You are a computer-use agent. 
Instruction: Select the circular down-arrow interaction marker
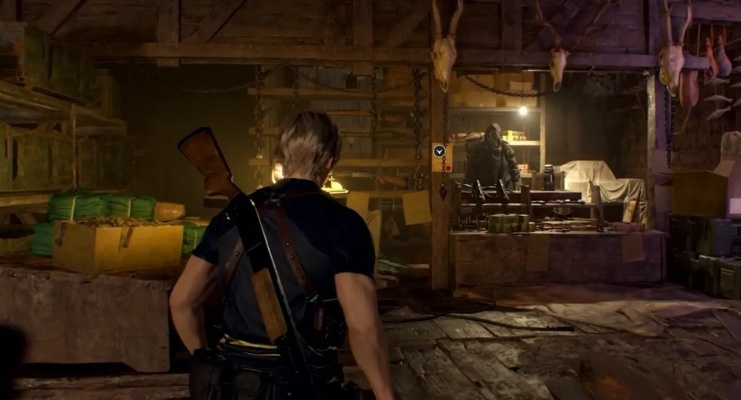point(439,151)
